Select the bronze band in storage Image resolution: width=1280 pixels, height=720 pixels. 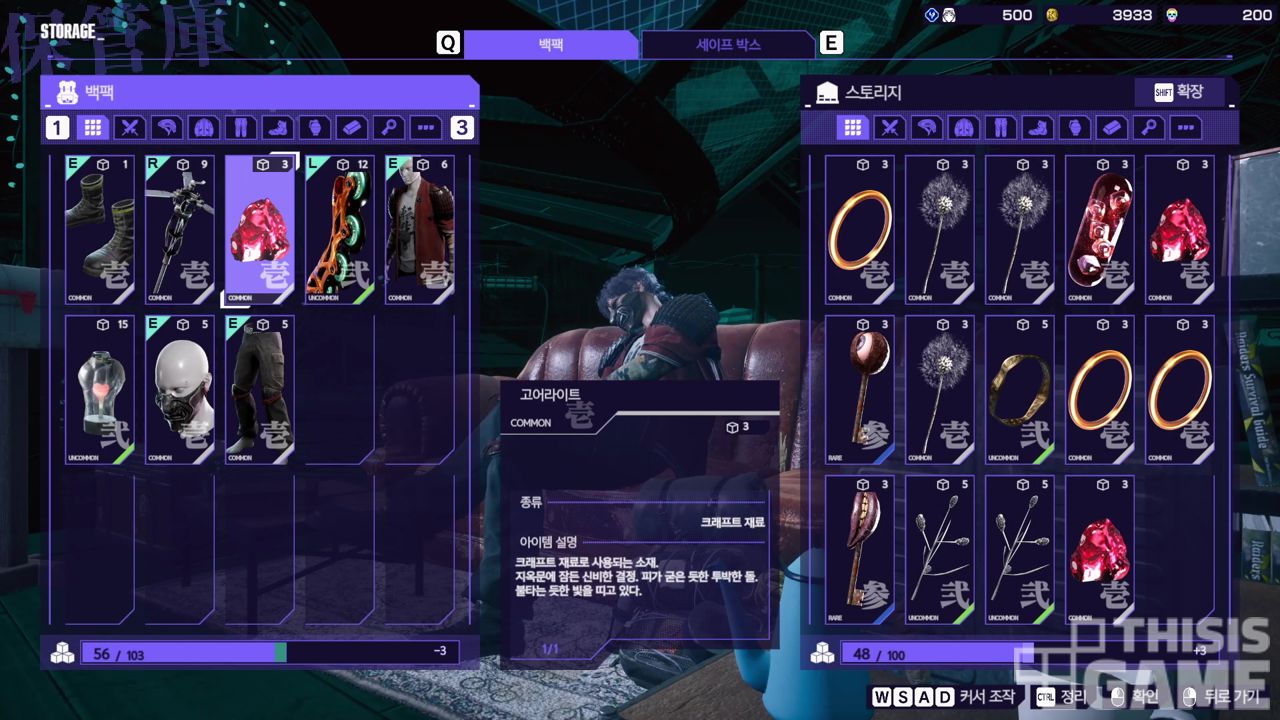coord(1020,390)
